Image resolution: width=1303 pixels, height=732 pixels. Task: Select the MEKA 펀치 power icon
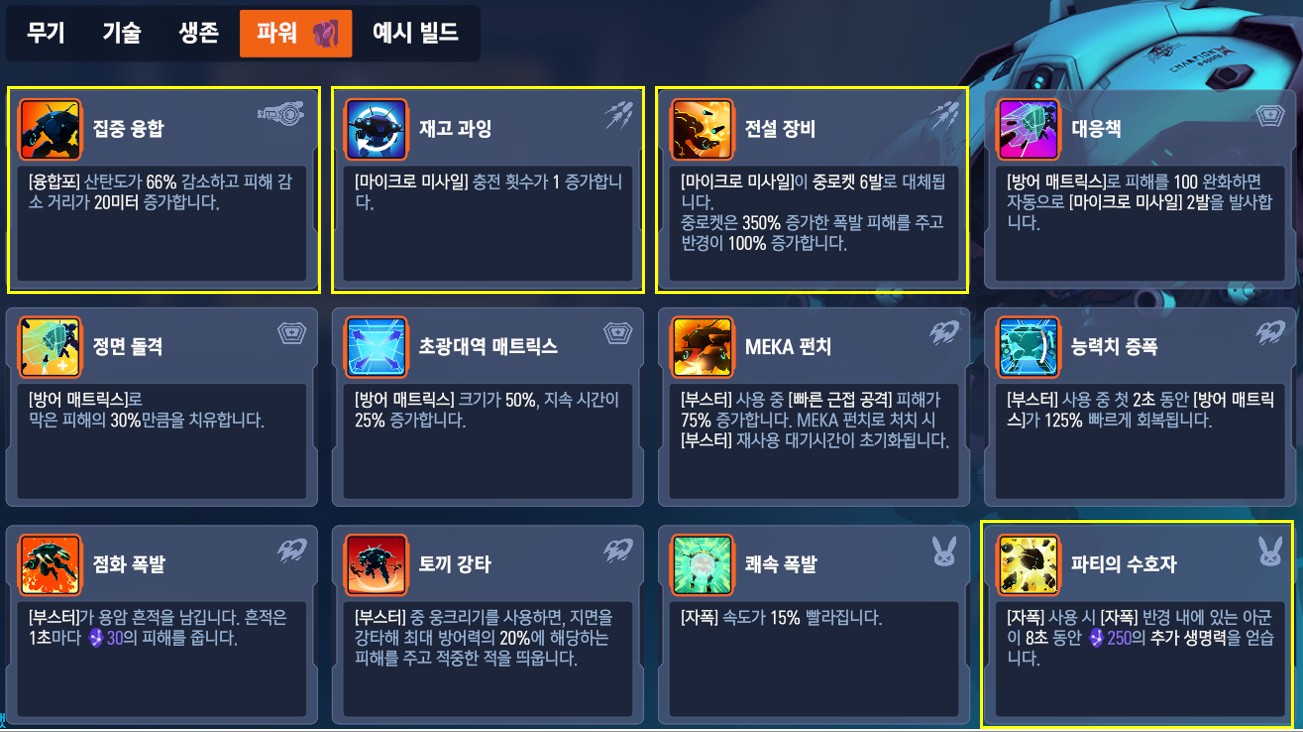(700, 348)
